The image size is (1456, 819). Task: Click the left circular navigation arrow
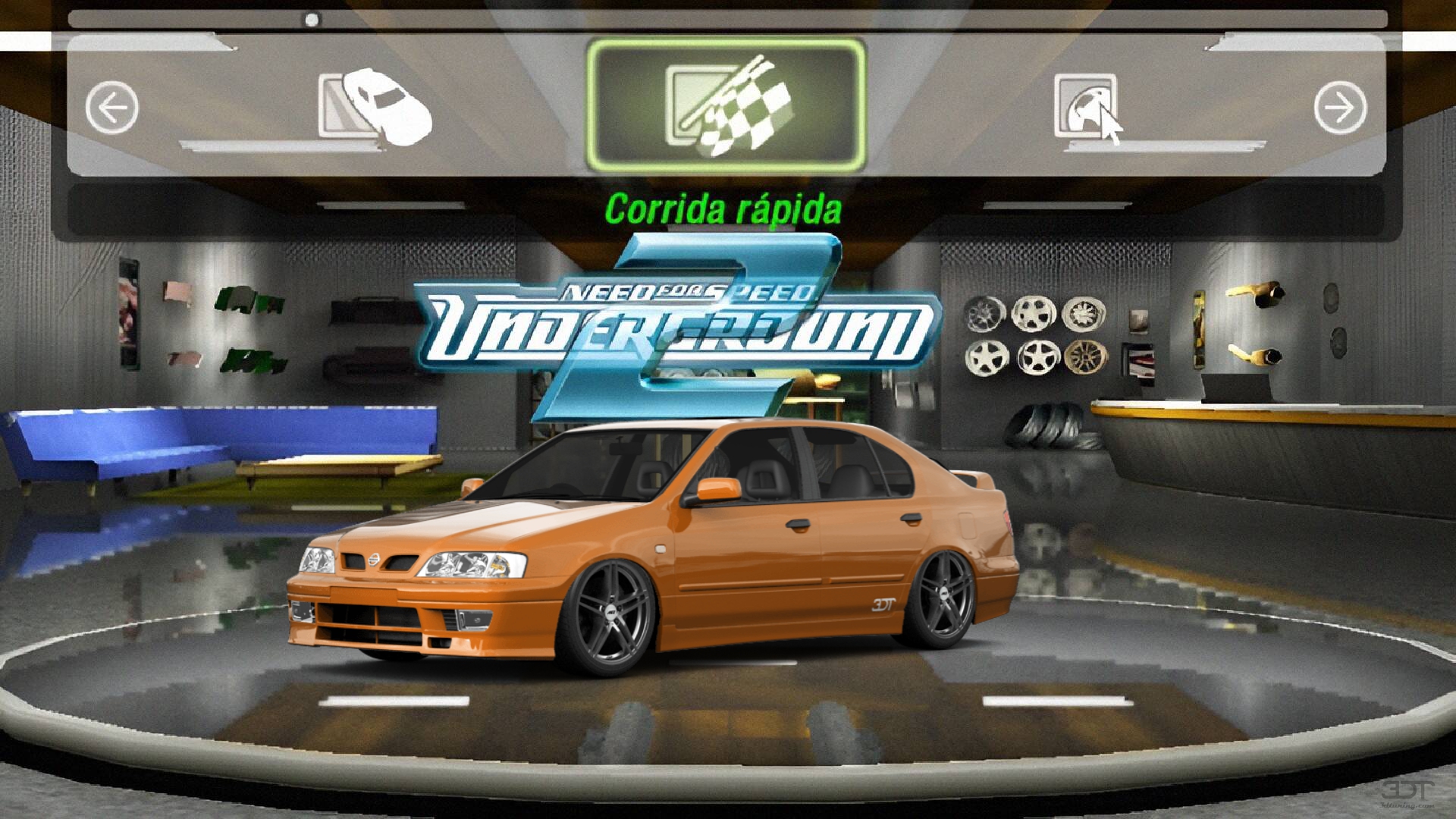pyautogui.click(x=111, y=106)
